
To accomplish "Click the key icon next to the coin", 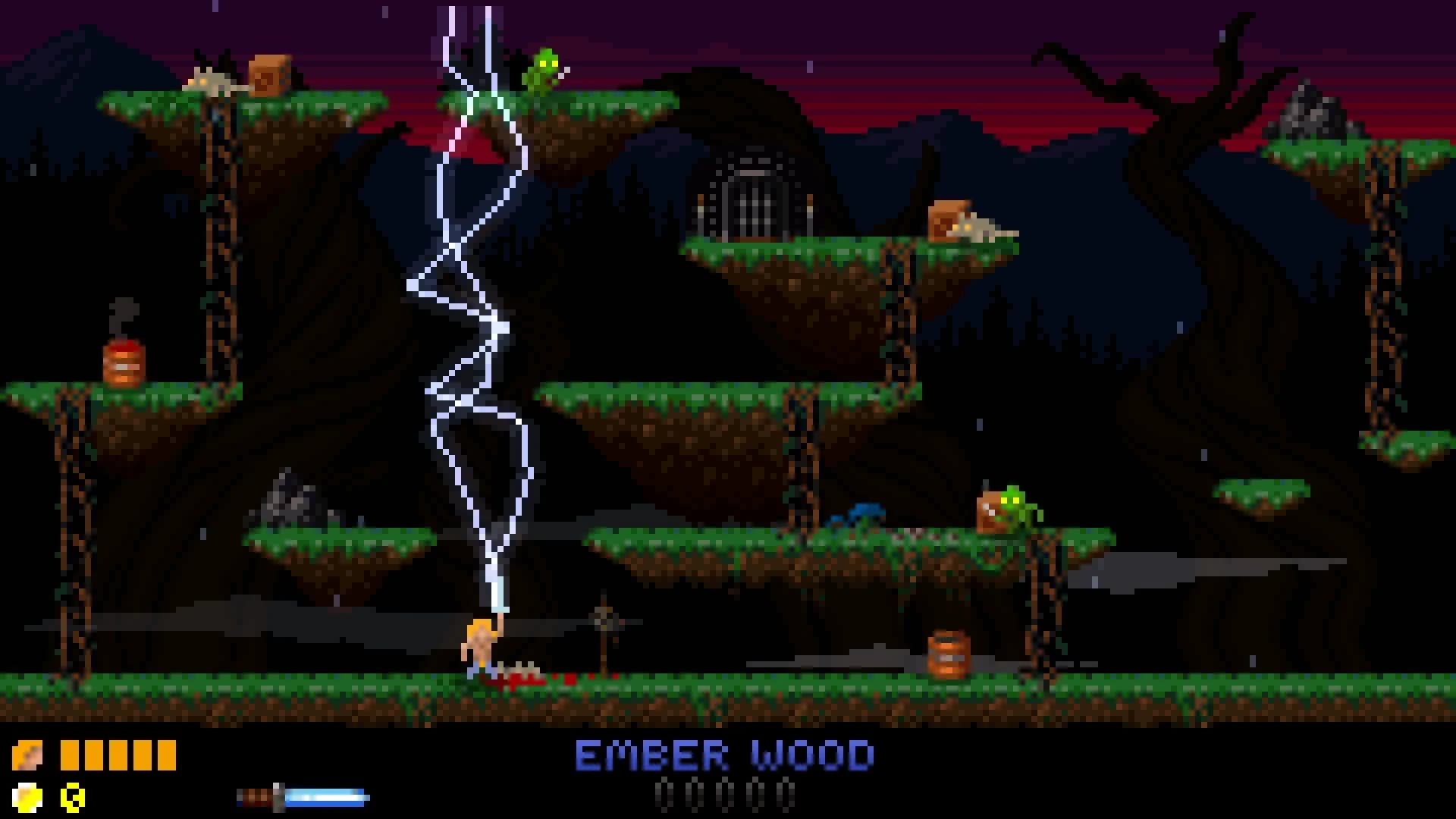I will [72, 796].
